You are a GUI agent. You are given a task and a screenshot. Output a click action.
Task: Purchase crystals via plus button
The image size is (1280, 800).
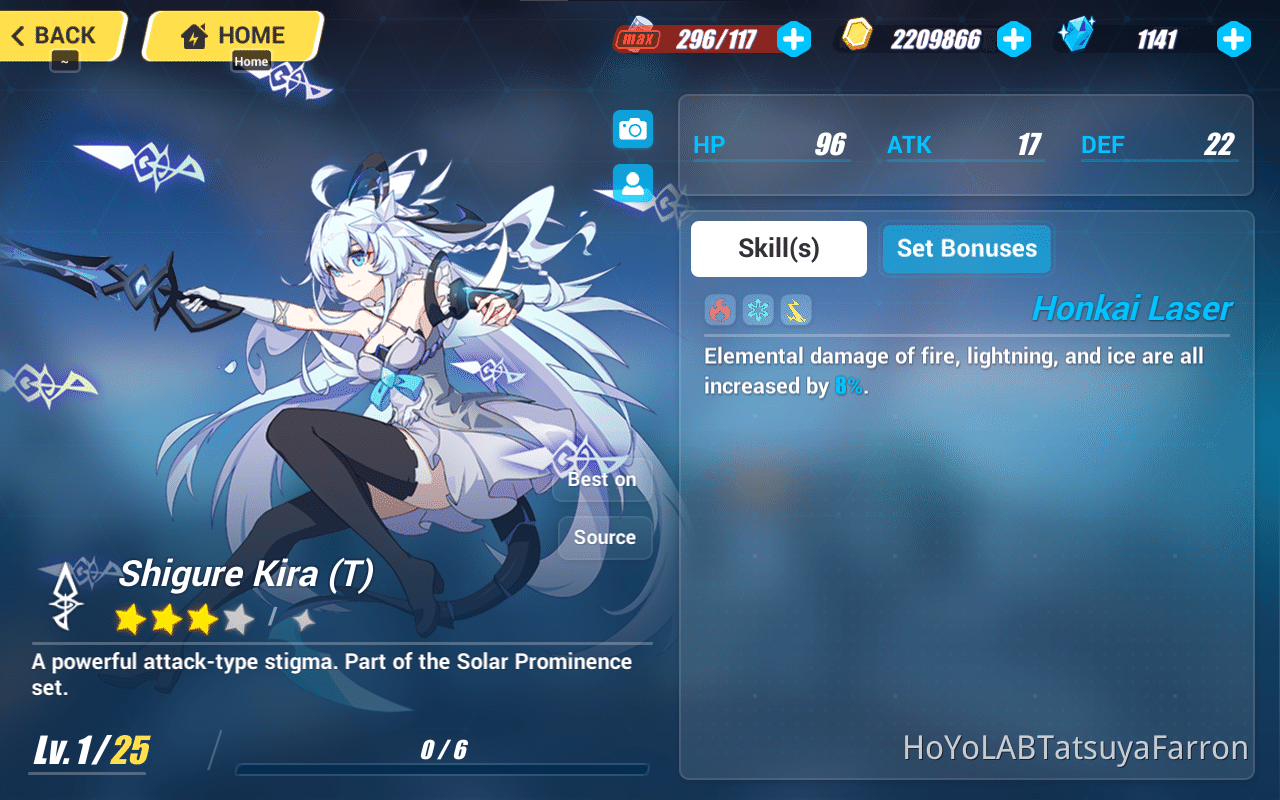(1234, 39)
